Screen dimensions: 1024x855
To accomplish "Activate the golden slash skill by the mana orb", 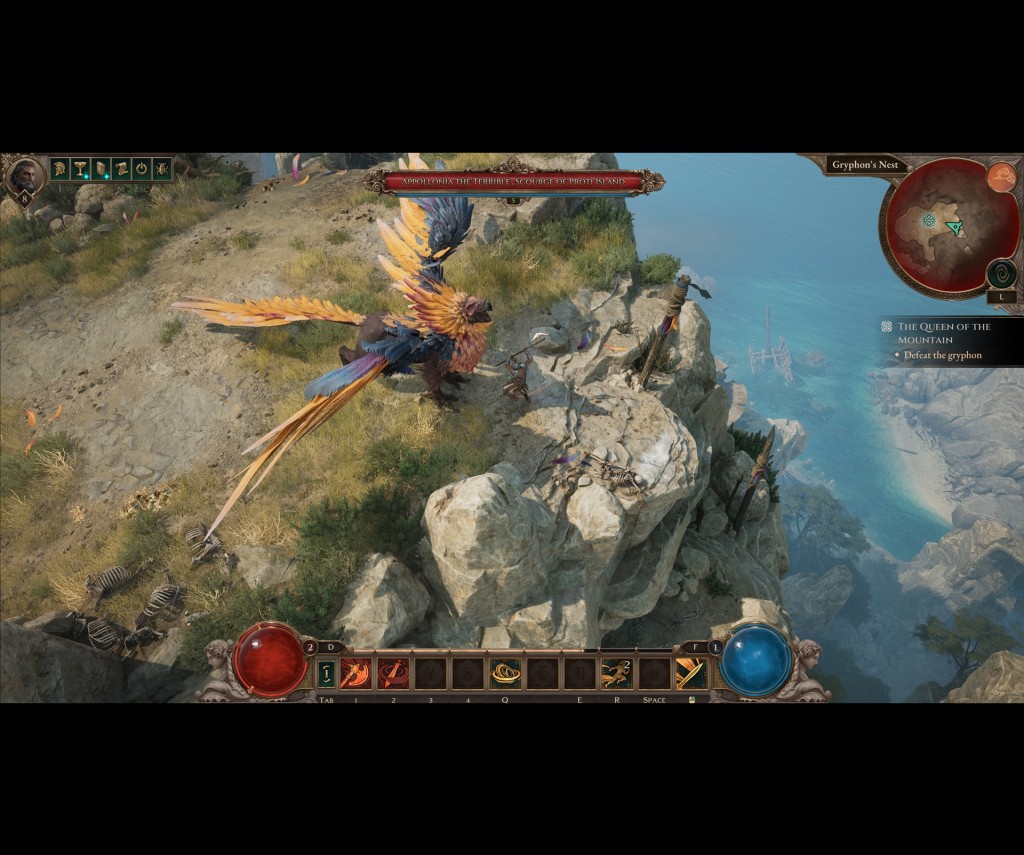I will 691,673.
